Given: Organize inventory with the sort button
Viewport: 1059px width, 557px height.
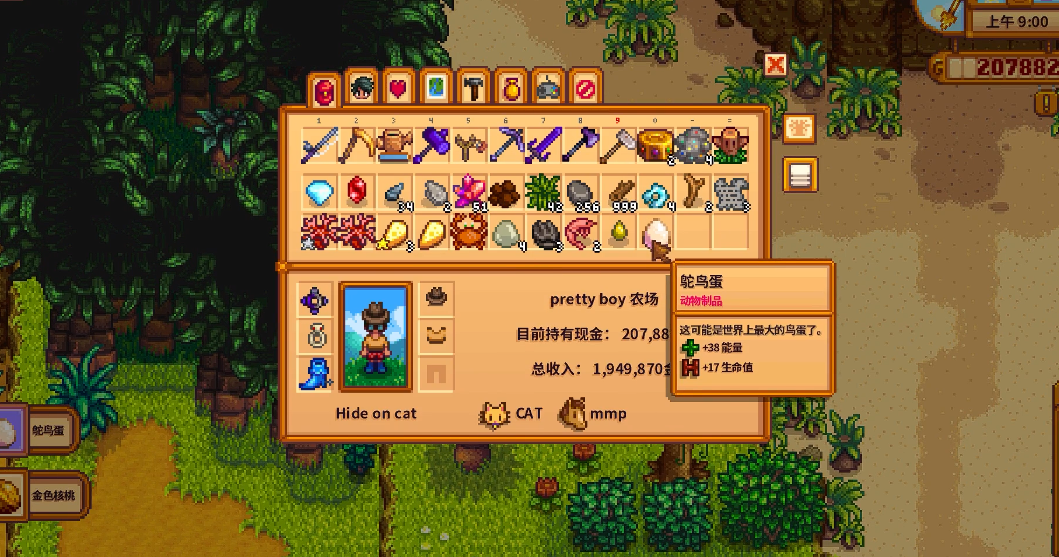Looking at the screenshot, I should pyautogui.click(x=799, y=128).
